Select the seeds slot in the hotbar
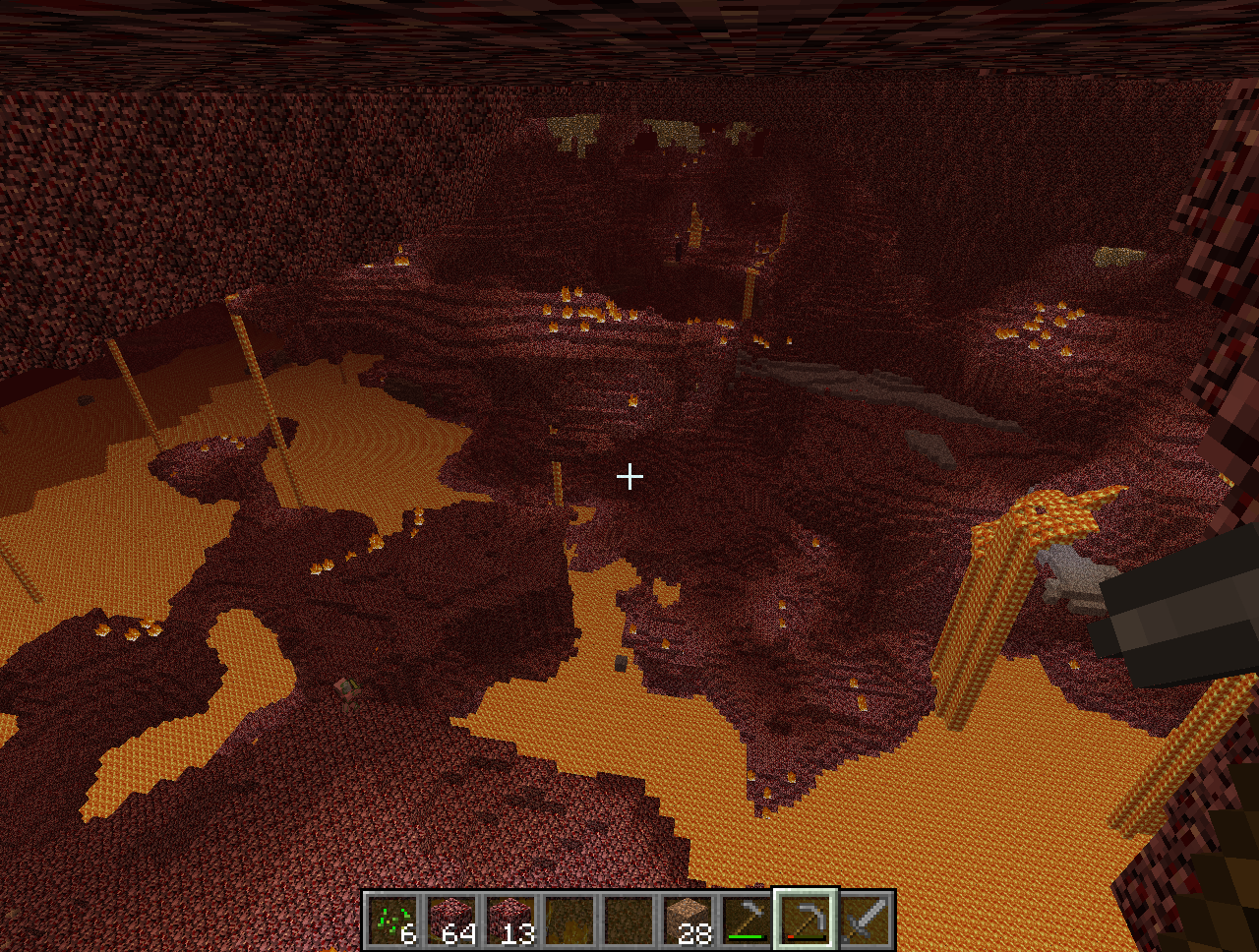Image resolution: width=1259 pixels, height=952 pixels. (392, 921)
